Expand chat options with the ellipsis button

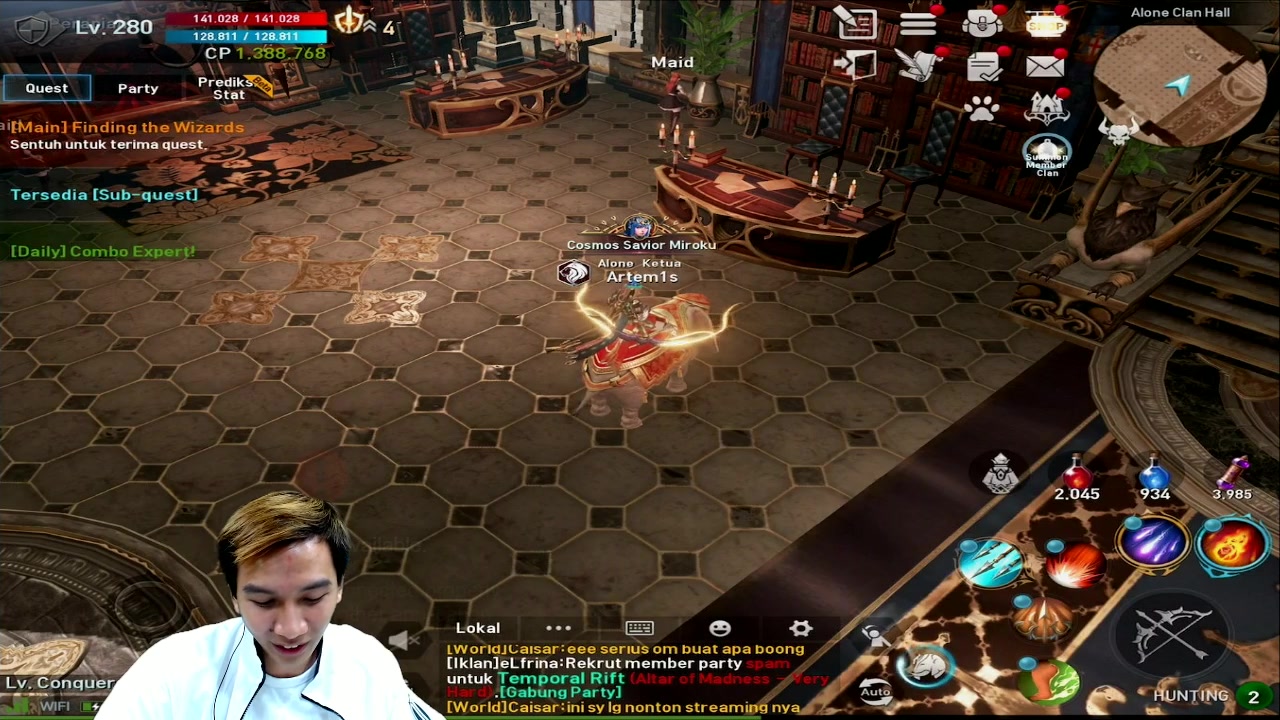pyautogui.click(x=559, y=628)
